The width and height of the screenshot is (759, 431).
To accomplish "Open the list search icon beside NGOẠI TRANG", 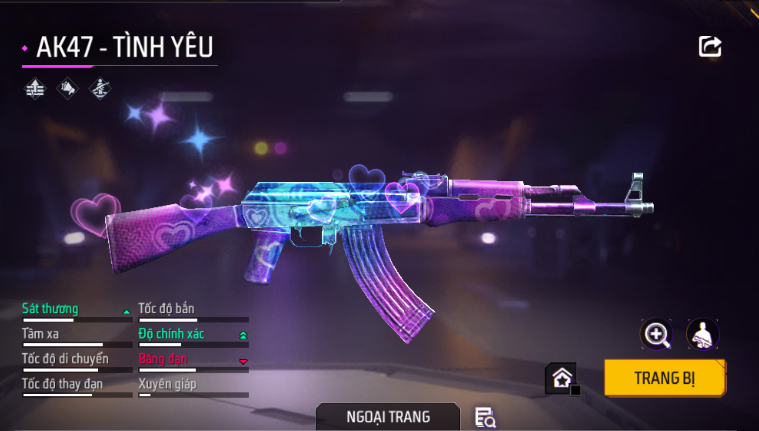I will (x=485, y=417).
